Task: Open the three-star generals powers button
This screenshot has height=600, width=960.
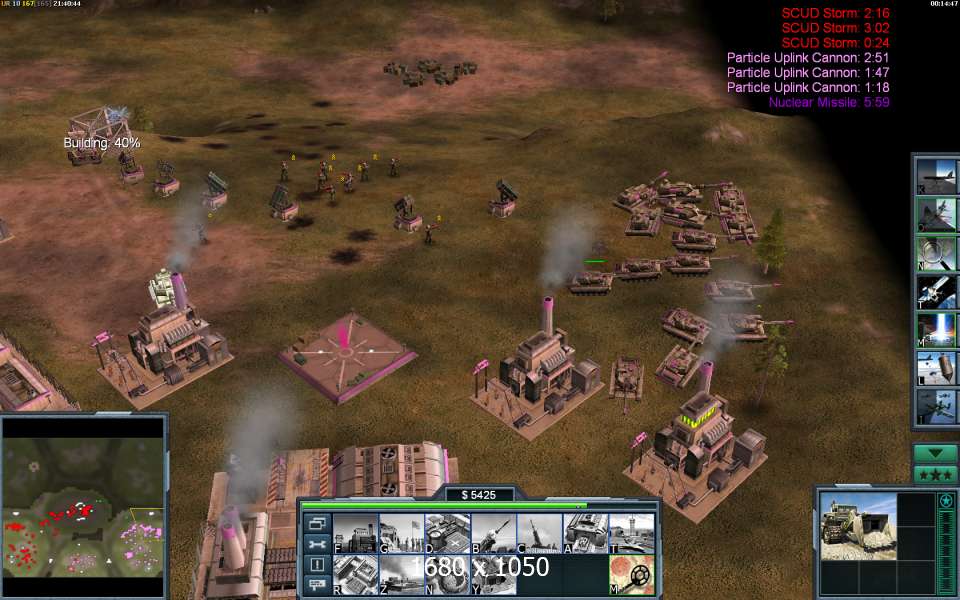Action: pyautogui.click(x=935, y=473)
